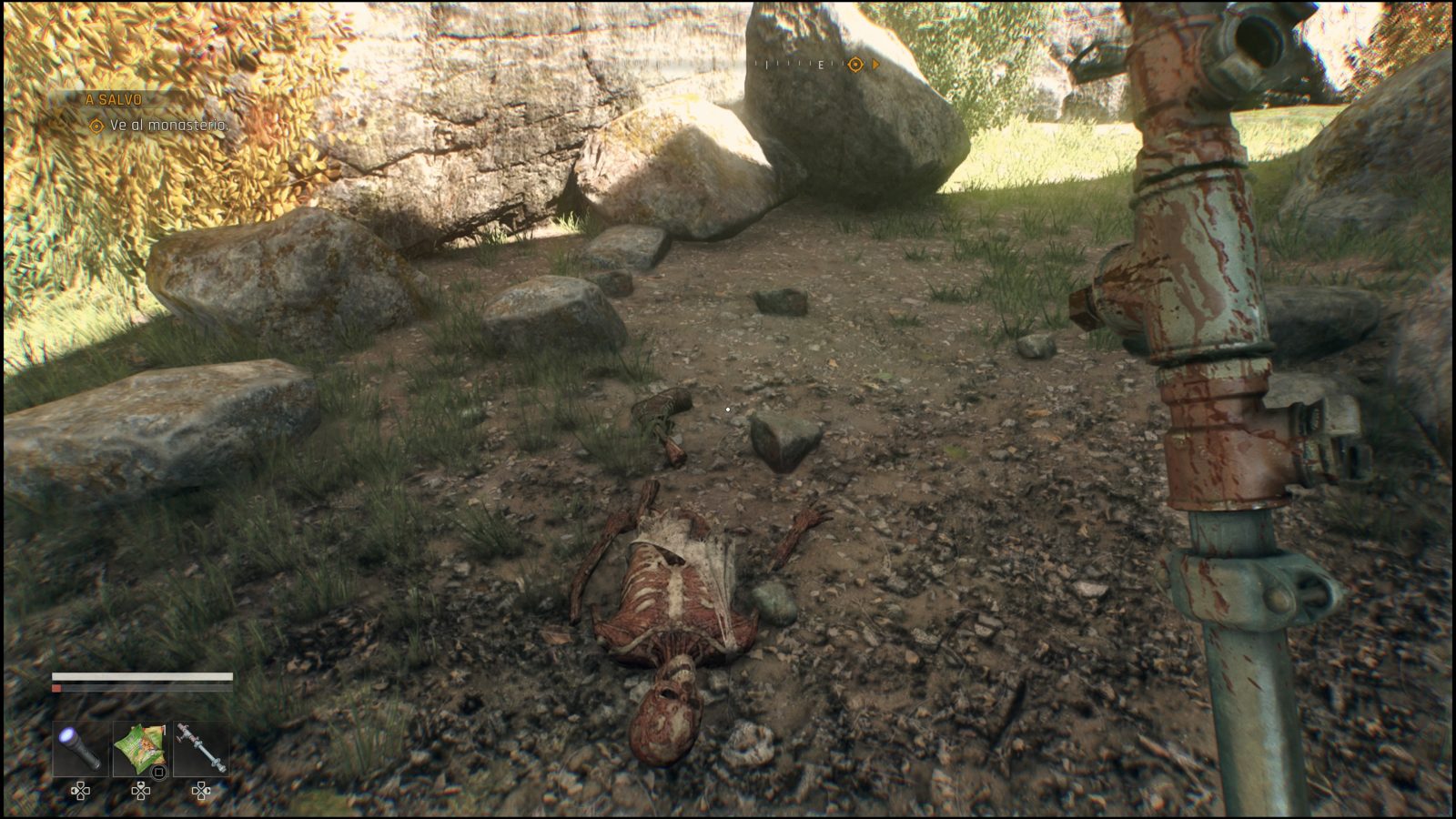Select the flashlight slot in the hotbar
Image resolution: width=1456 pixels, height=819 pixels.
[x=80, y=749]
